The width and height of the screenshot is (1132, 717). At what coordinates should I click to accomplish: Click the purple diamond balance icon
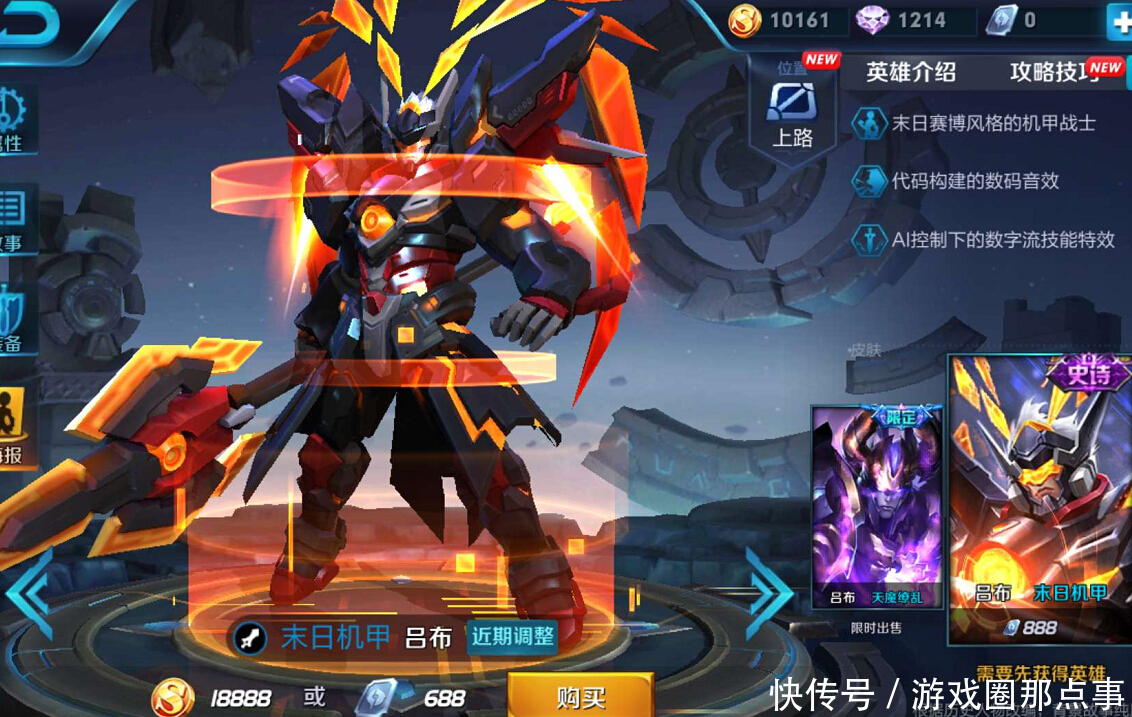pos(872,20)
